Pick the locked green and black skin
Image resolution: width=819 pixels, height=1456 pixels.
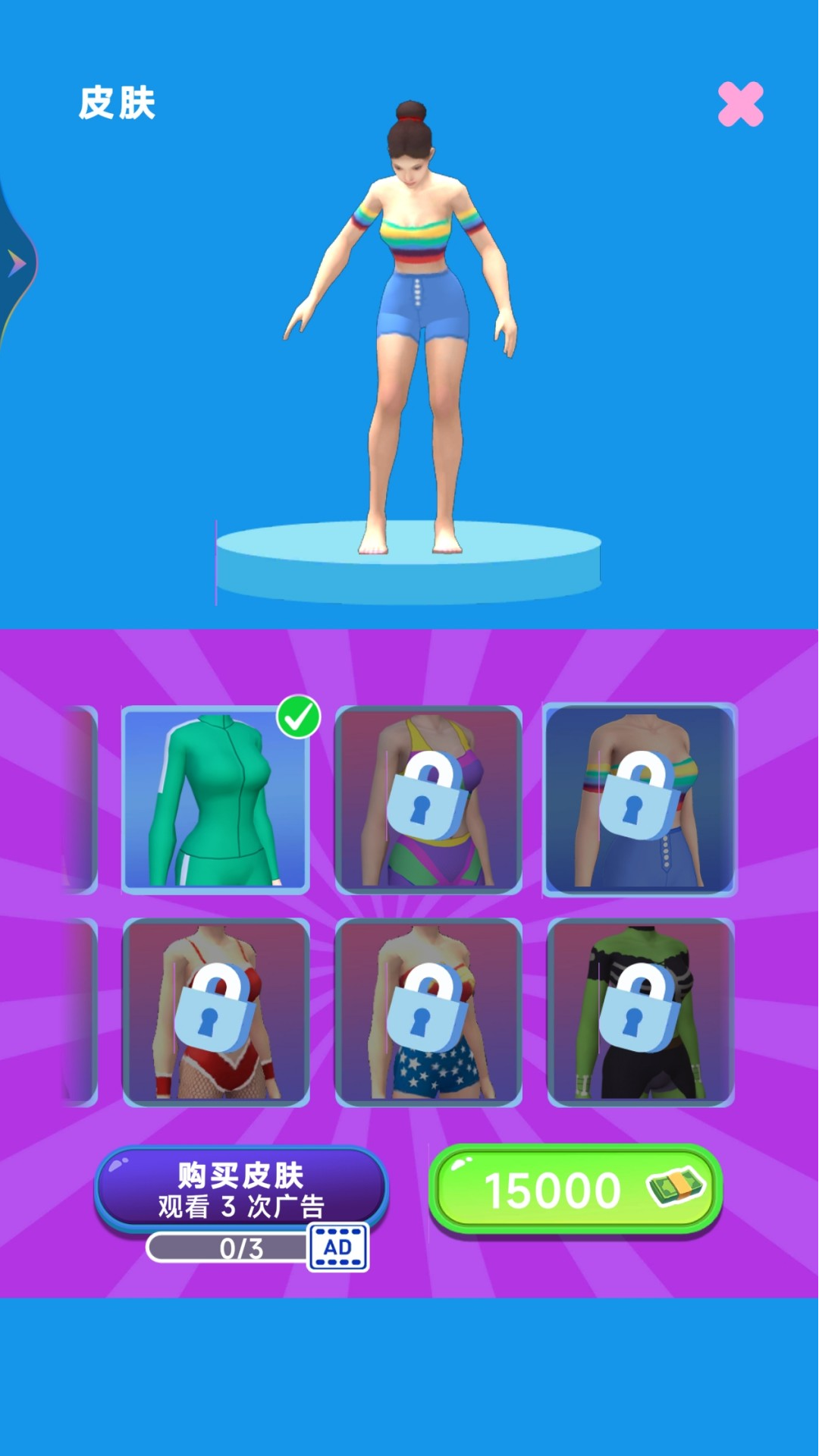click(640, 1012)
